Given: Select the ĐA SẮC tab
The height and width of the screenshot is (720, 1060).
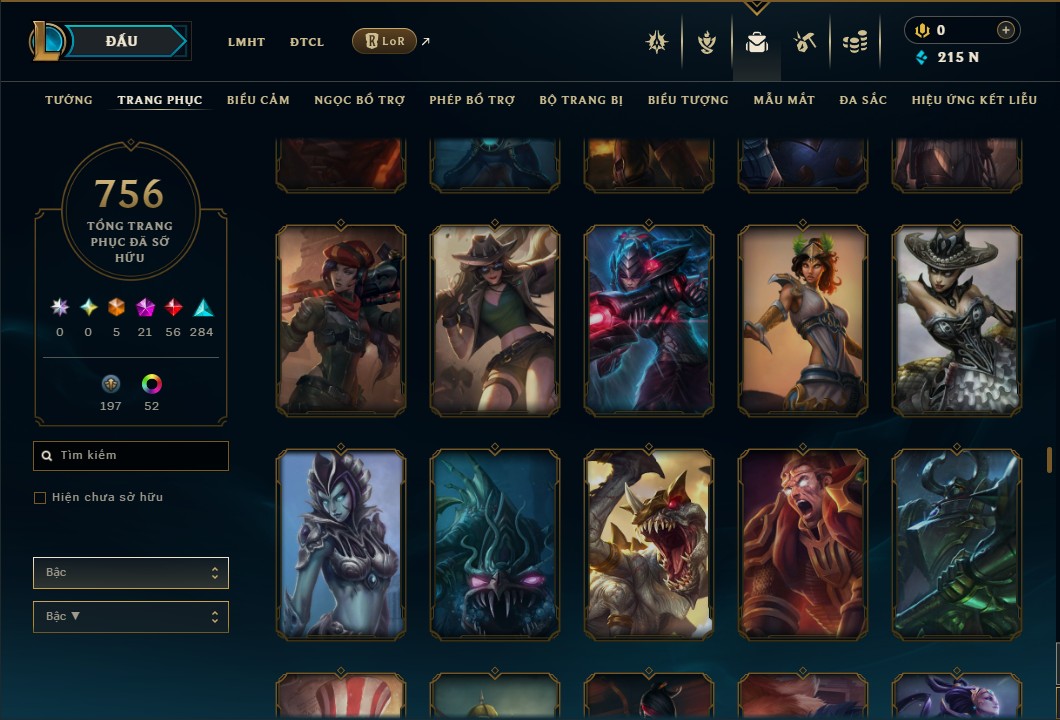Looking at the screenshot, I should click(863, 100).
